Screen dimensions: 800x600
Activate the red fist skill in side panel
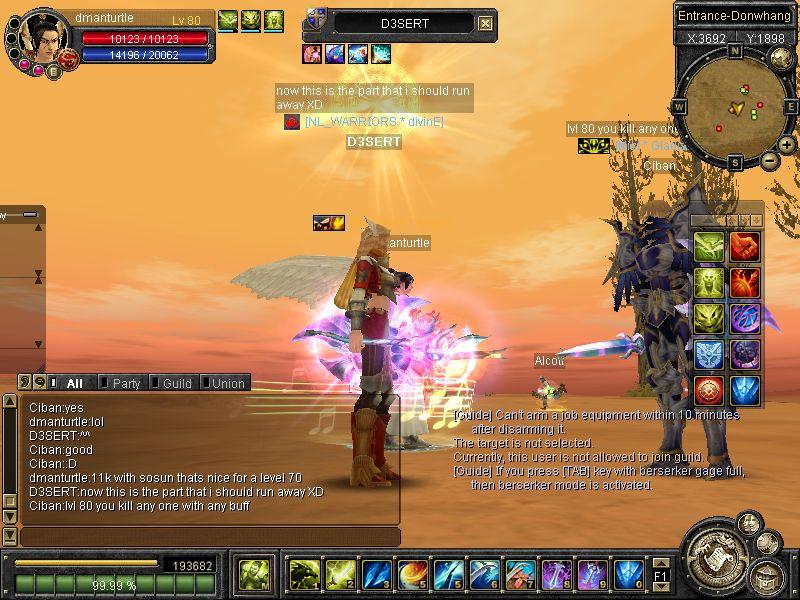click(743, 246)
